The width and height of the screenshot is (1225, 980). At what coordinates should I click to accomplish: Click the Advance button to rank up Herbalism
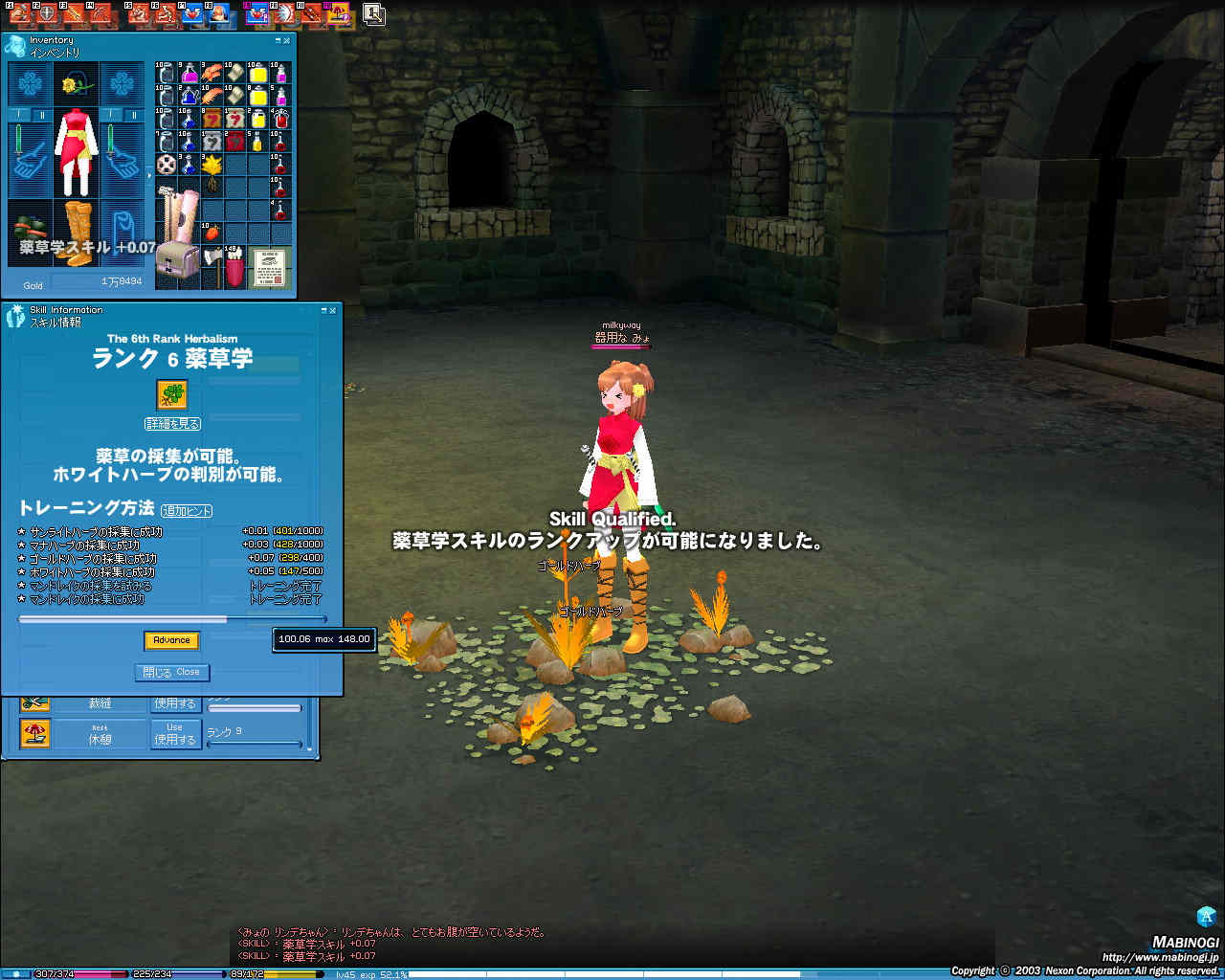(171, 640)
